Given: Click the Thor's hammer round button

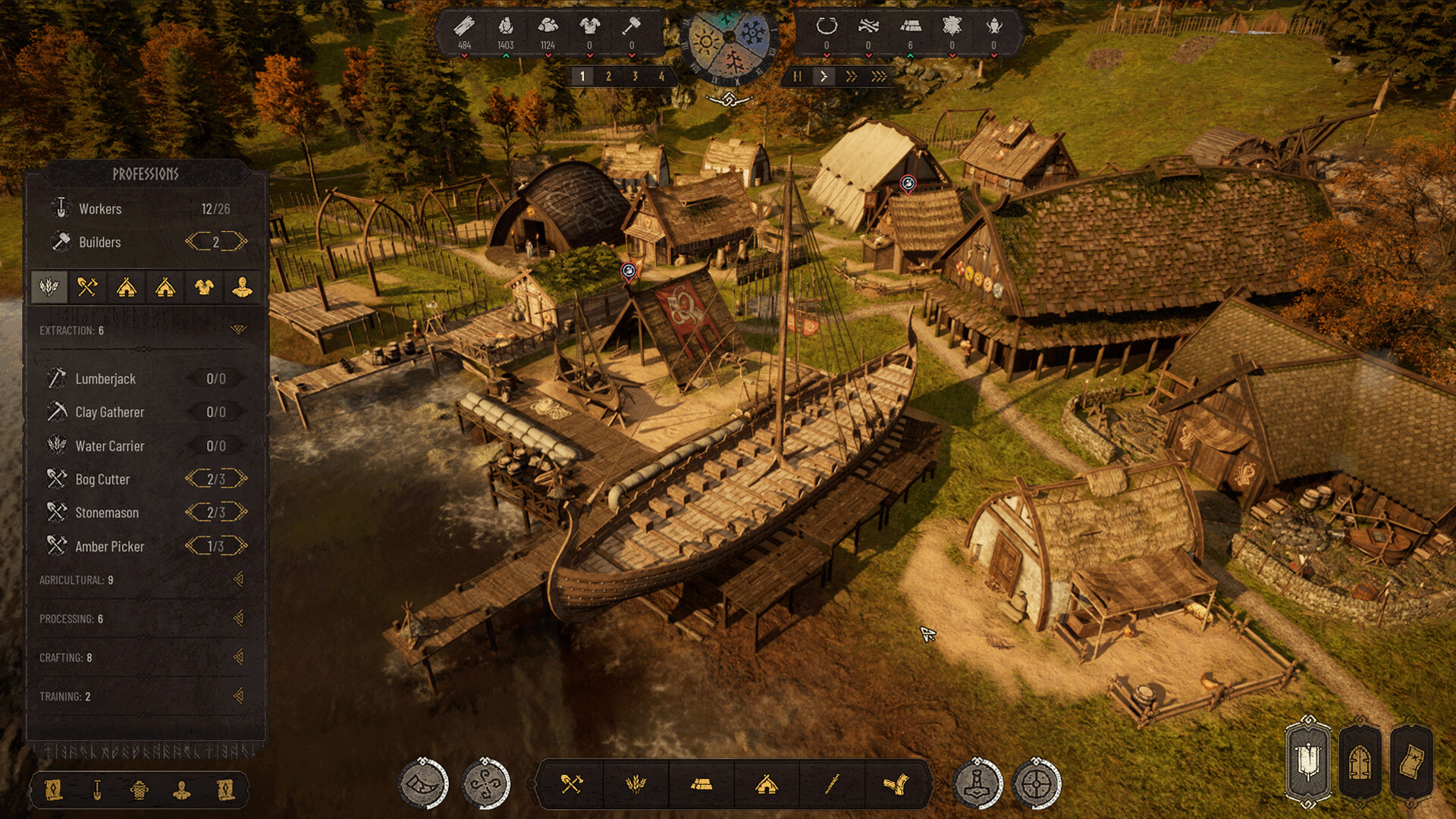Looking at the screenshot, I should pyautogui.click(x=977, y=784).
